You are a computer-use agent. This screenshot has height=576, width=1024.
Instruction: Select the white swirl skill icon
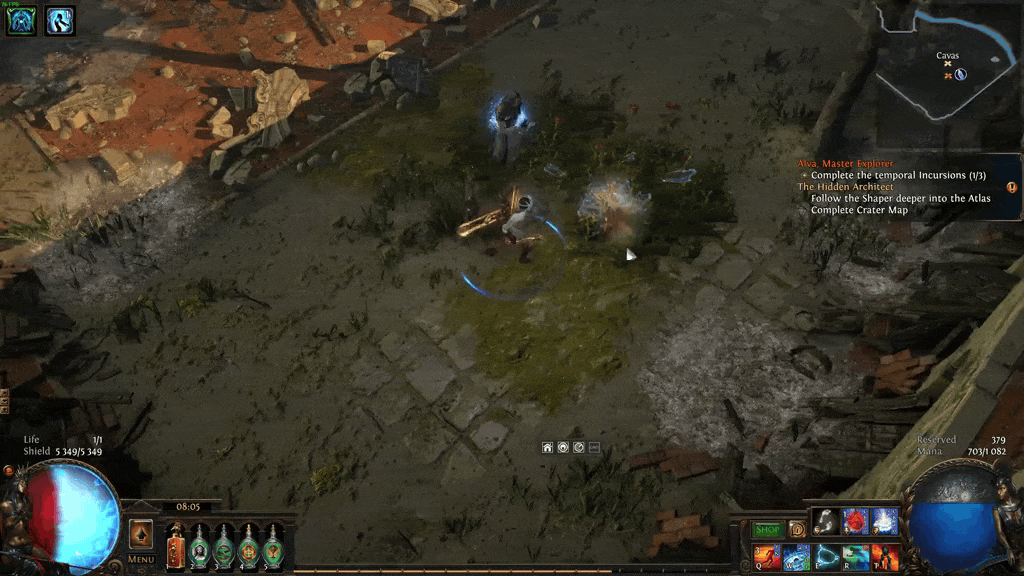coord(825,521)
